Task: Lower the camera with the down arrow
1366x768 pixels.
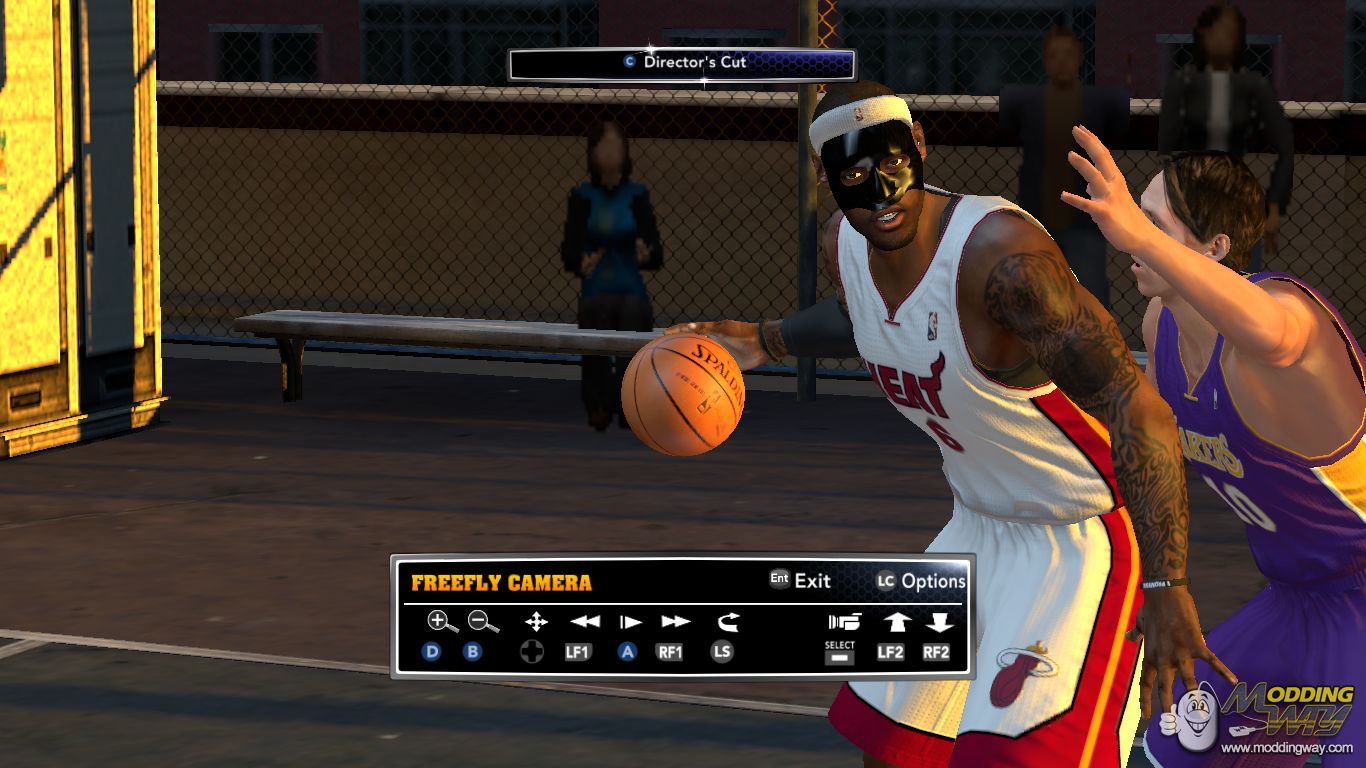Action: [x=938, y=622]
